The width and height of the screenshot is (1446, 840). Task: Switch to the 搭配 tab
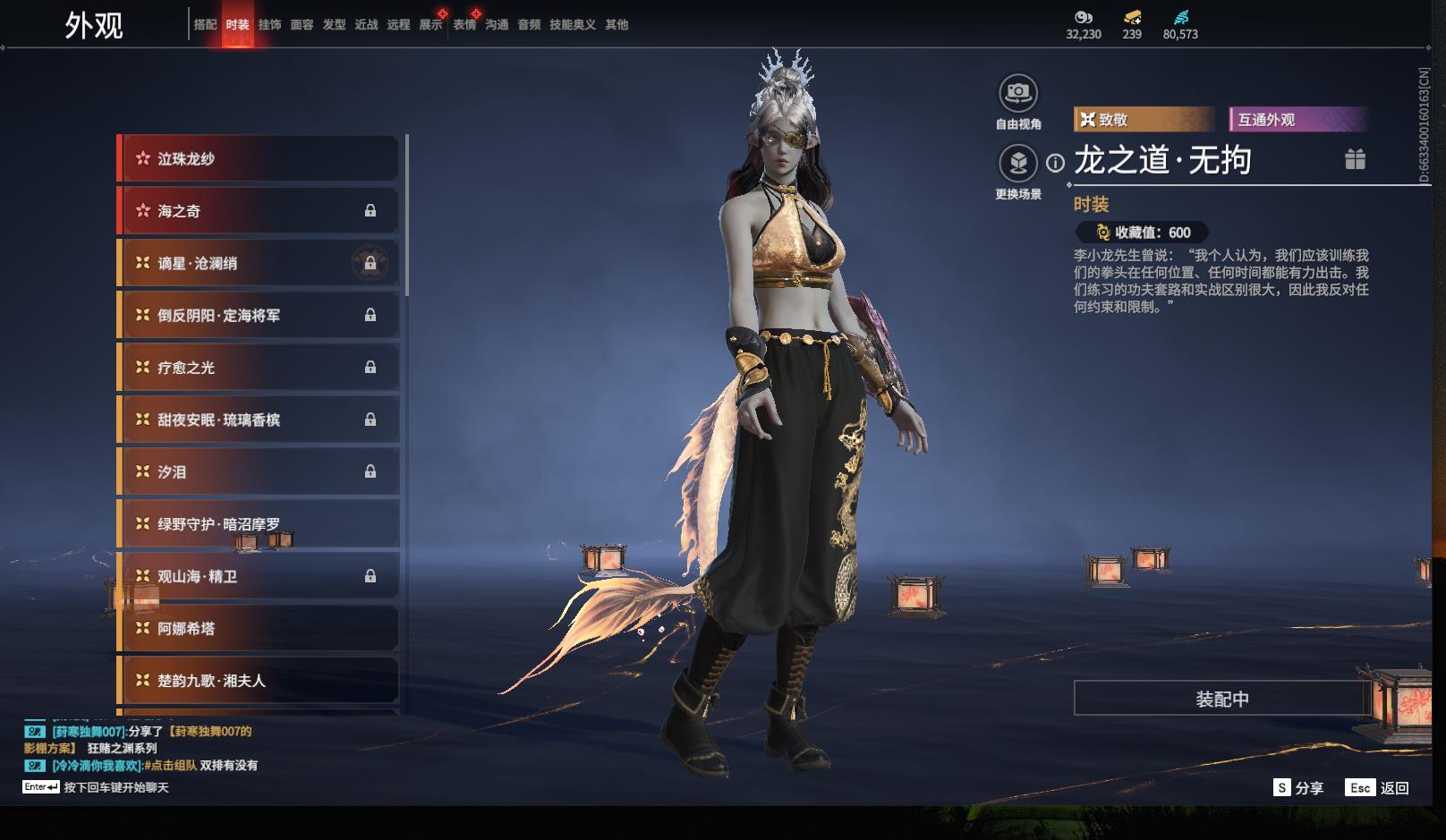205,25
